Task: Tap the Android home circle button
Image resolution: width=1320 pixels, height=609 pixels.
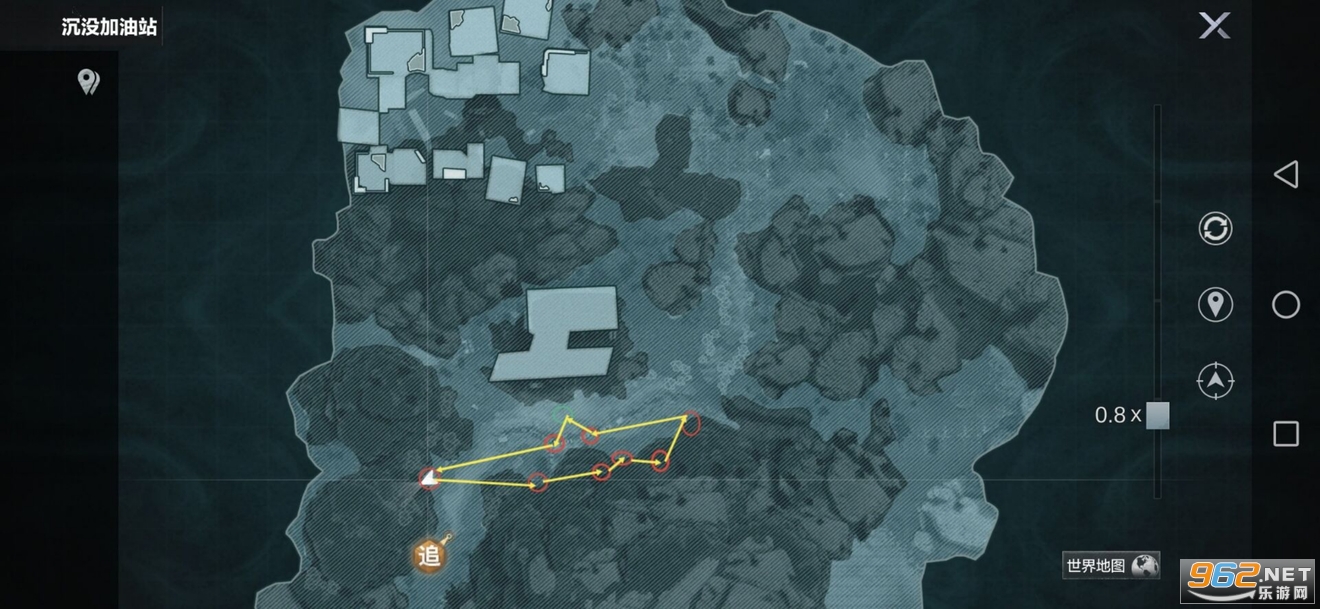Action: [x=1285, y=305]
